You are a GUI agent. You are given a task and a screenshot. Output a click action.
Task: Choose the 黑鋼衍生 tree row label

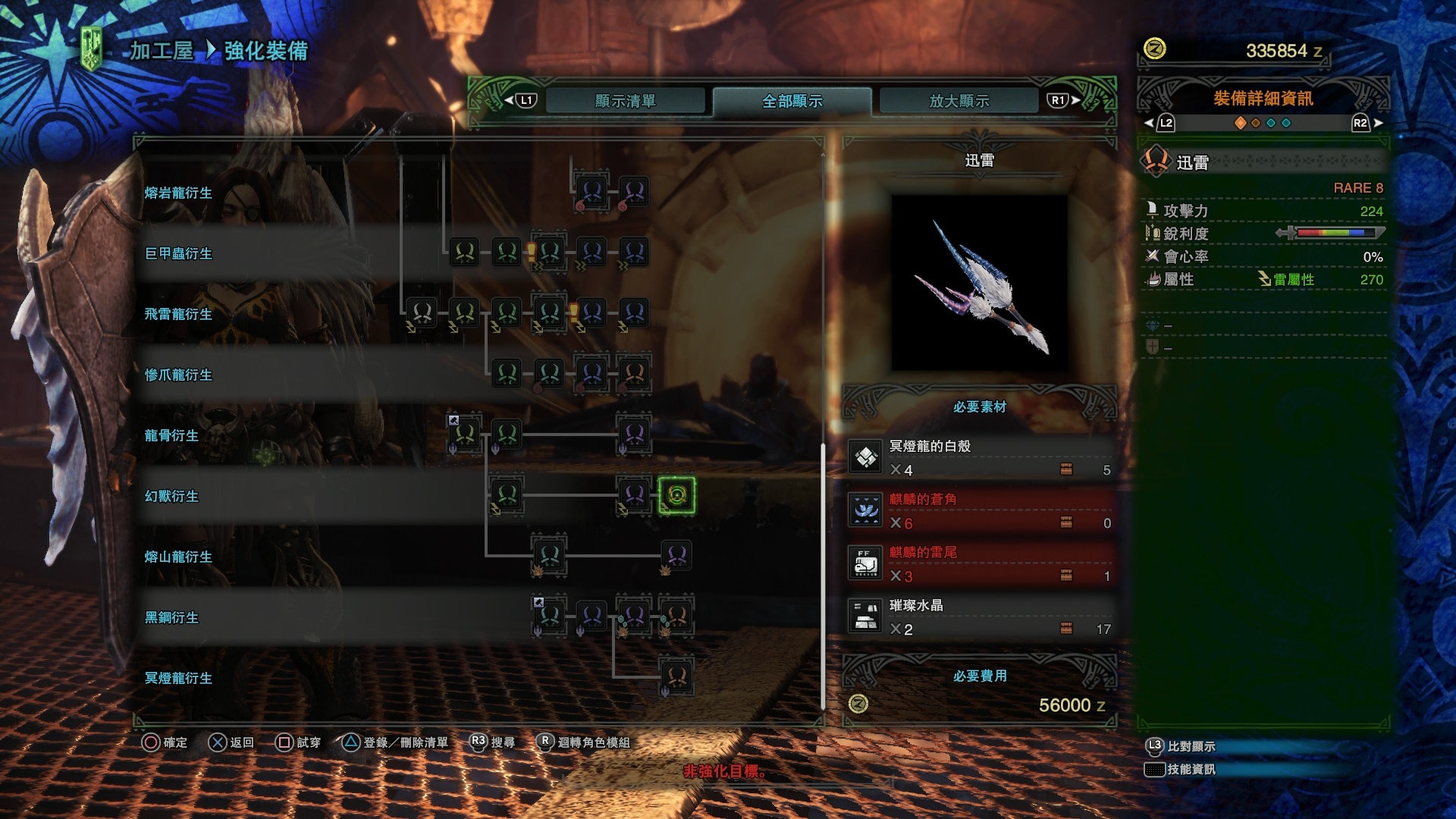click(x=171, y=617)
